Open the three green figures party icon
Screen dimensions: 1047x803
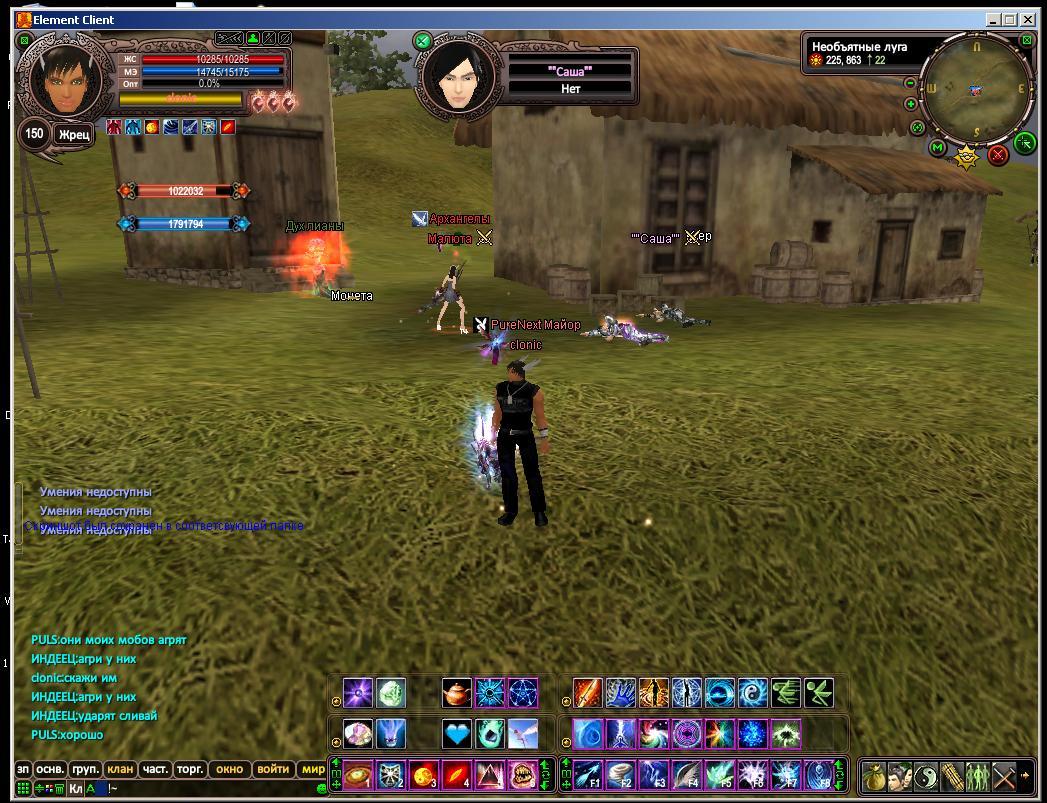coord(977,775)
